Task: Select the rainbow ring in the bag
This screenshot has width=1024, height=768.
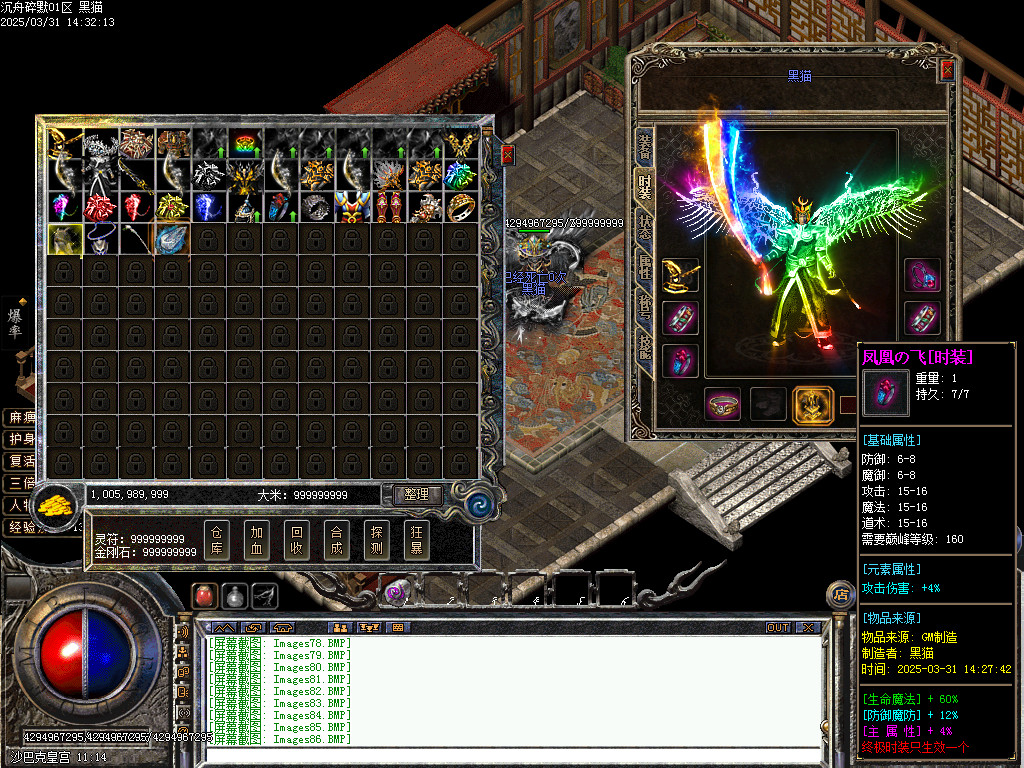Action: [x=245, y=143]
